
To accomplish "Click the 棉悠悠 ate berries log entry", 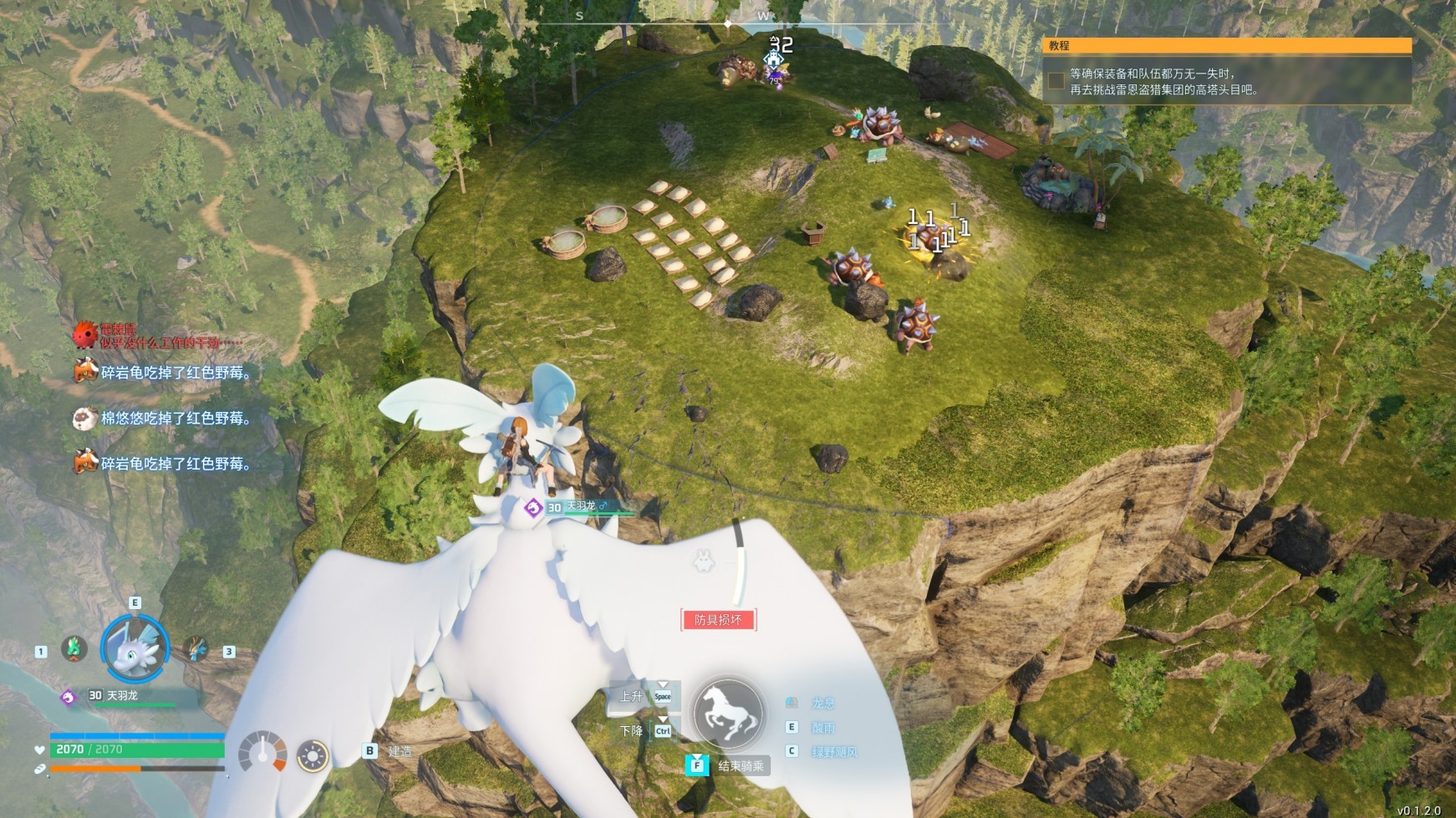I will click(176, 418).
